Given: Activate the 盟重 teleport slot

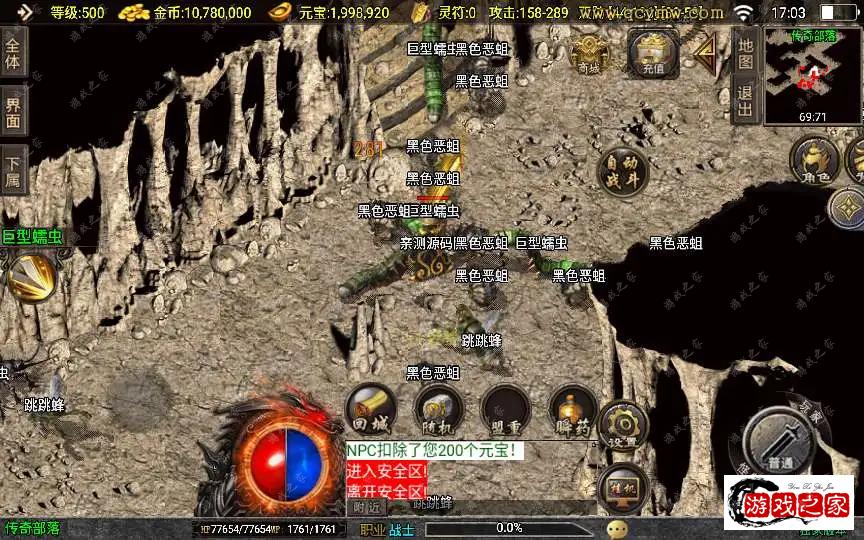Looking at the screenshot, I should pos(505,408).
